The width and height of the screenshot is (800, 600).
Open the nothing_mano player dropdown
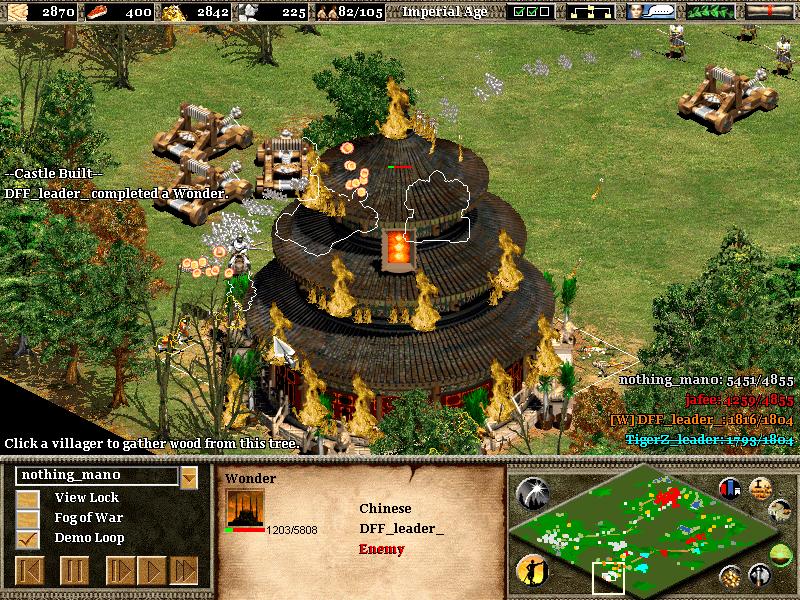pyautogui.click(x=189, y=476)
